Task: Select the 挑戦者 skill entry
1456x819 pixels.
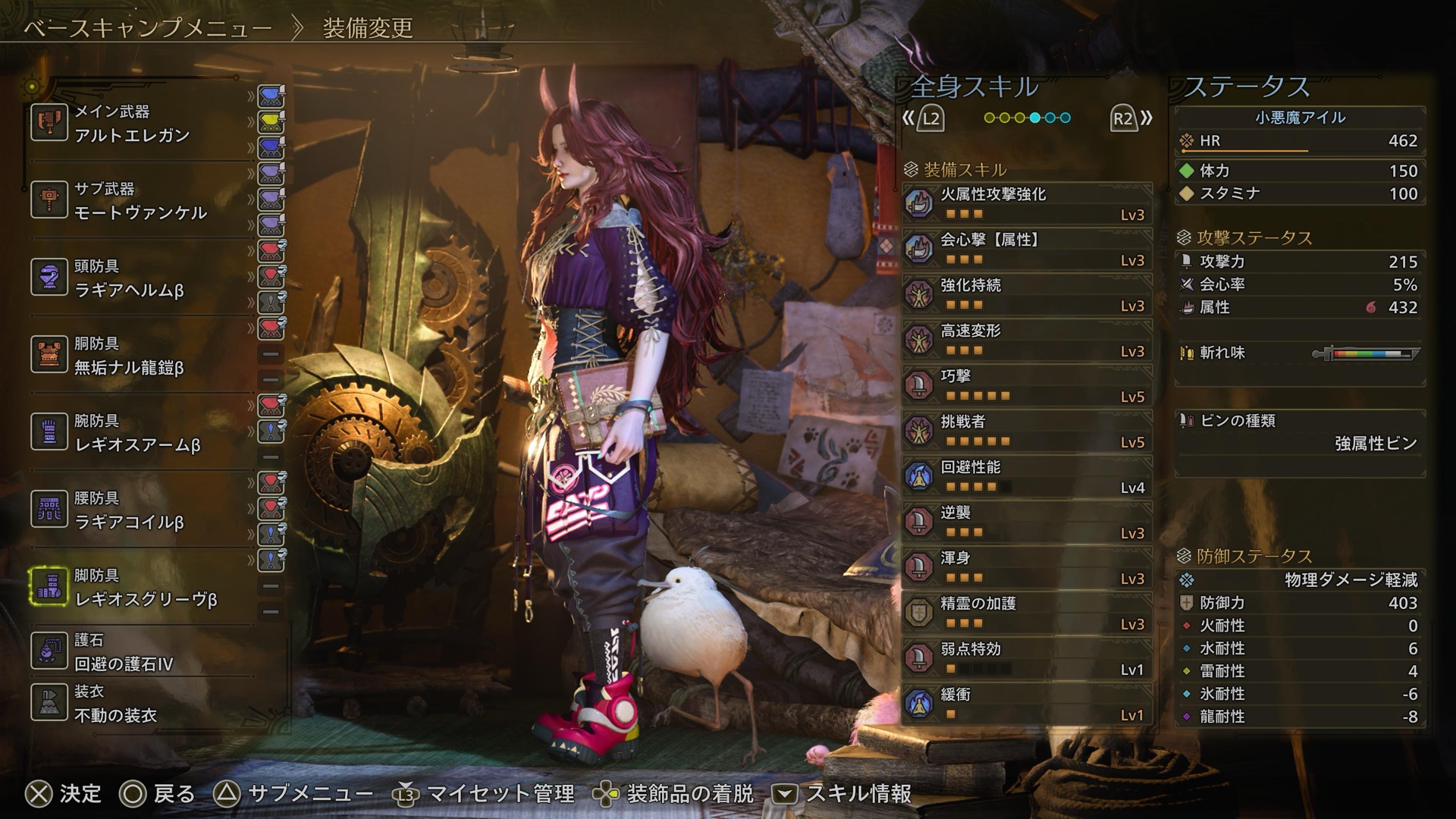Action: click(1028, 431)
